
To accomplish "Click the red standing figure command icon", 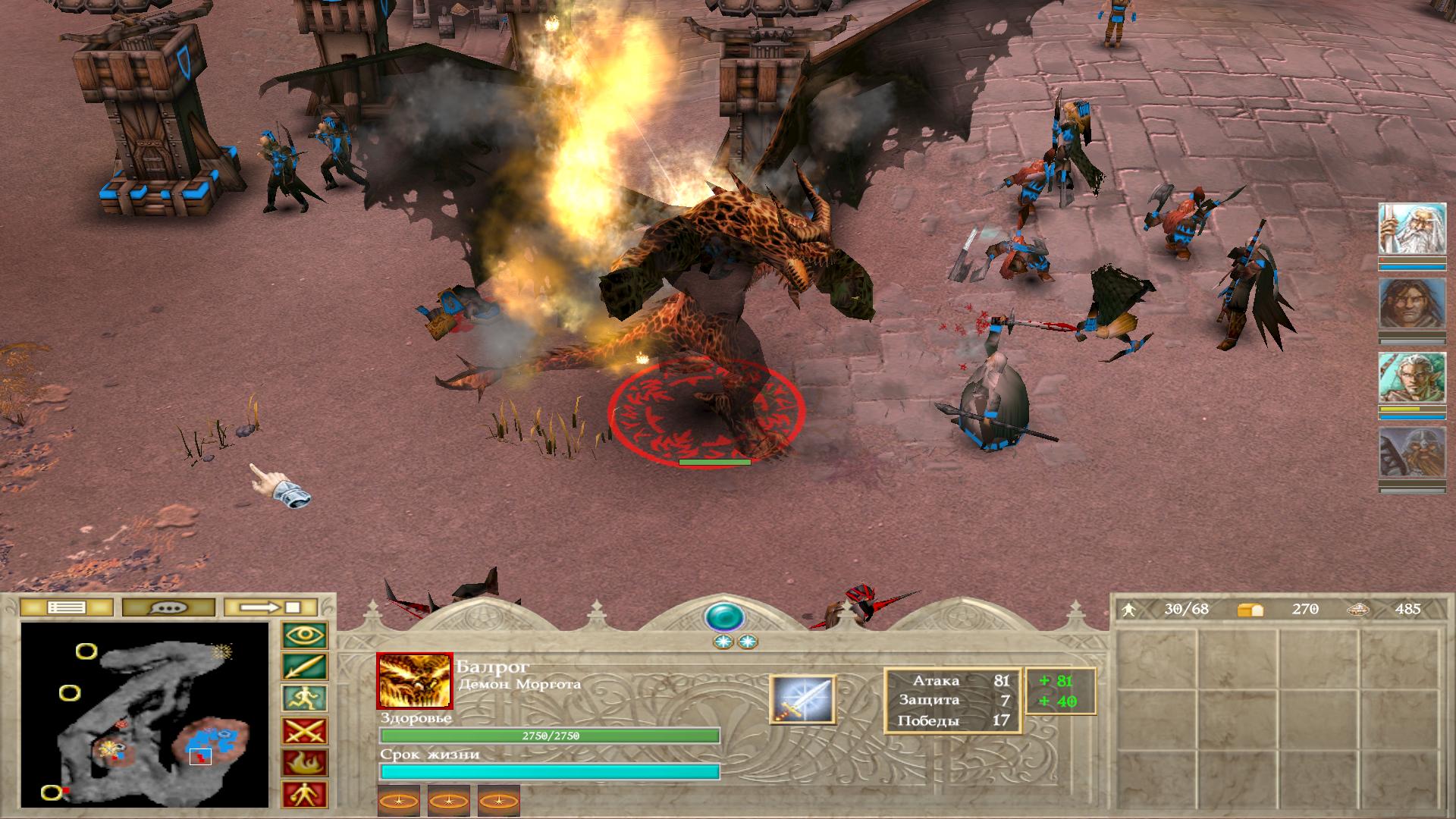I will (x=305, y=793).
